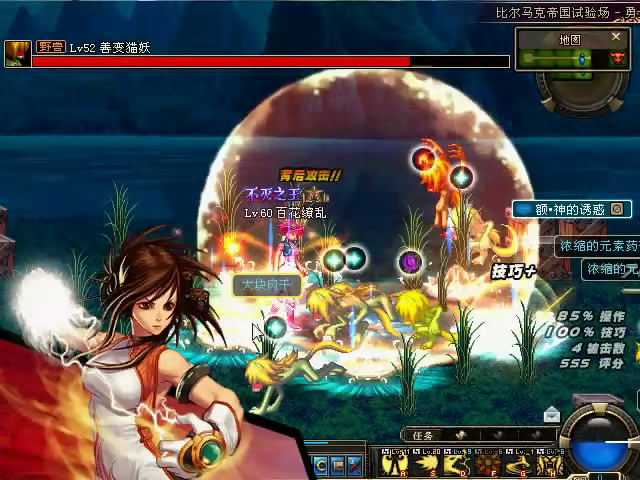Click the red slash button beside the skill bar

(x=354, y=464)
